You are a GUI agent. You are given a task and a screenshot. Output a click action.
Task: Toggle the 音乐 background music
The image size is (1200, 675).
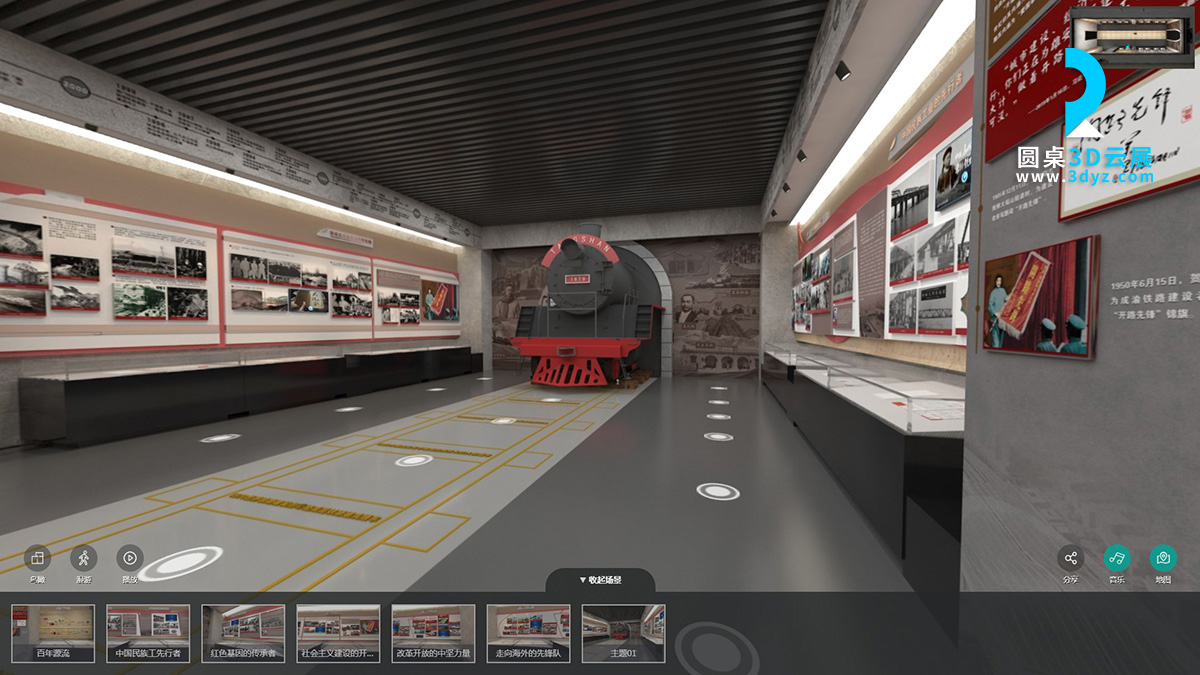(x=1117, y=559)
